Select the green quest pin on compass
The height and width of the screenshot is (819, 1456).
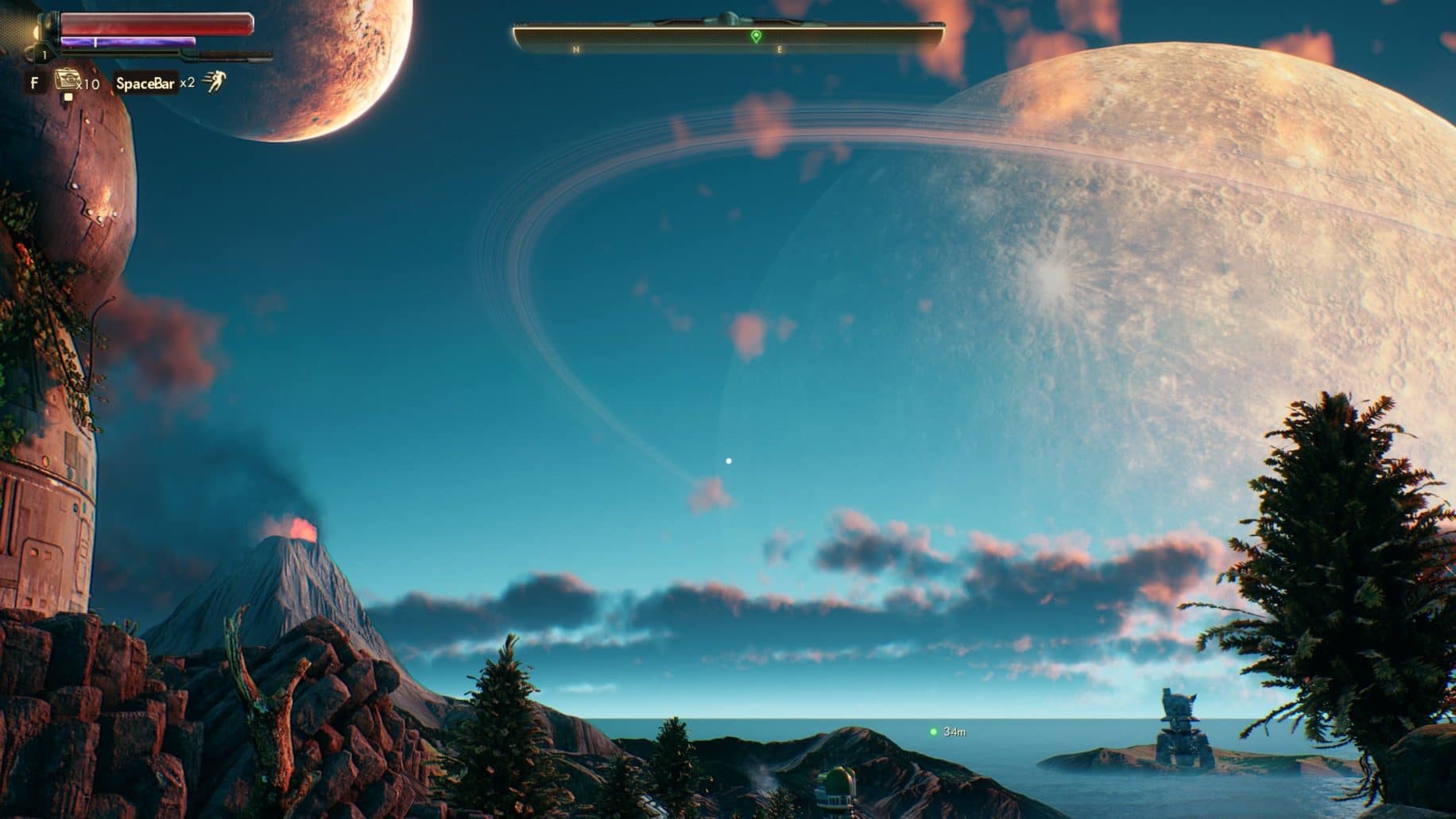pyautogui.click(x=756, y=37)
